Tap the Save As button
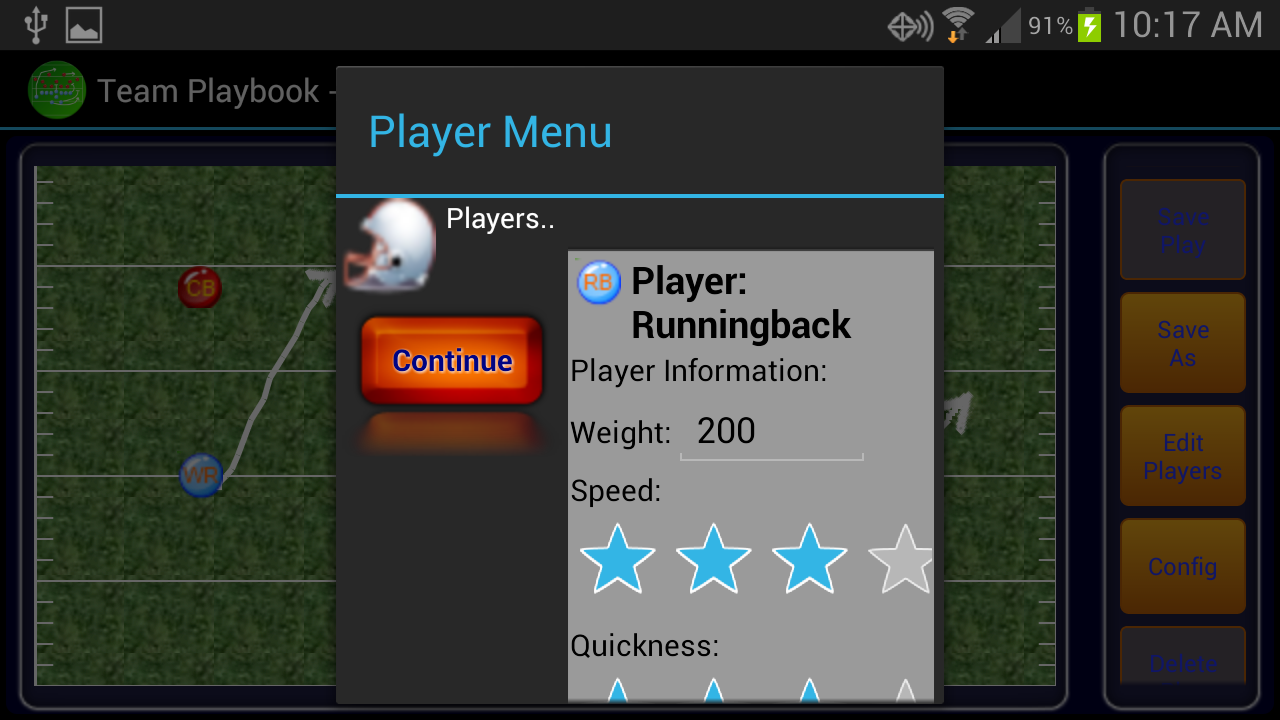Viewport: 1280px width, 720px height. click(1183, 343)
